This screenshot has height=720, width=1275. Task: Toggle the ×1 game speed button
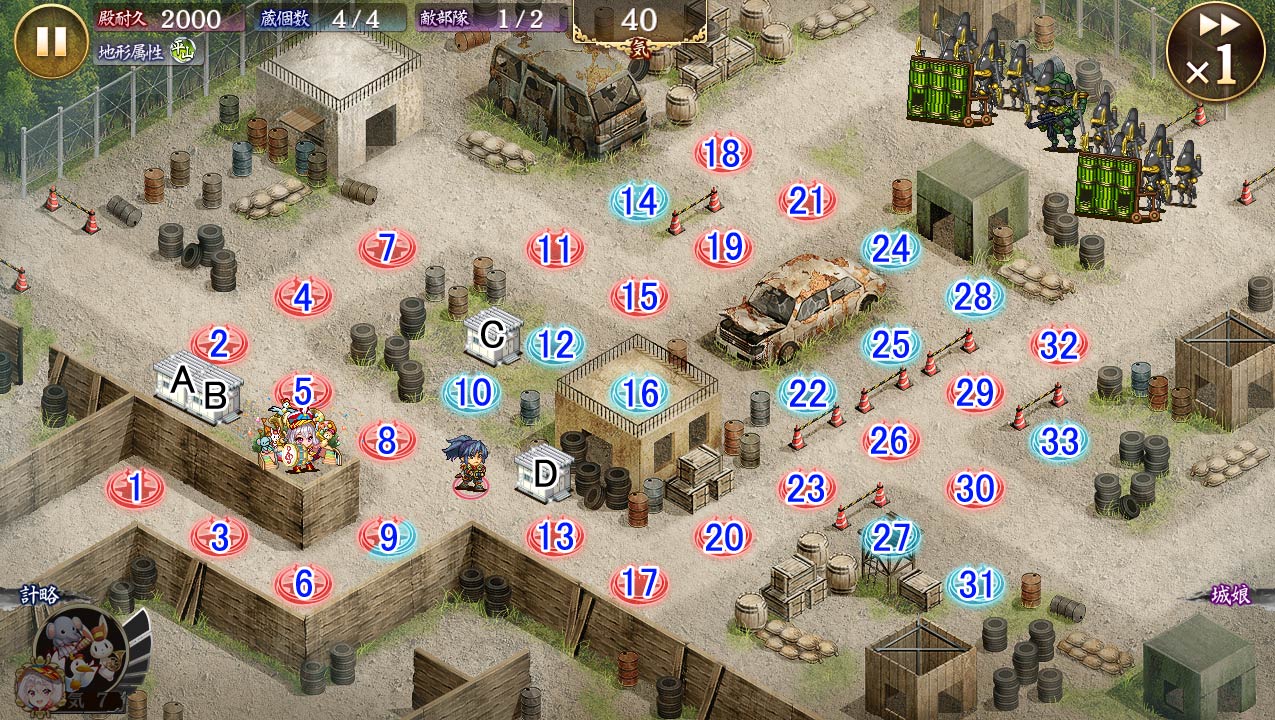(x=1215, y=51)
